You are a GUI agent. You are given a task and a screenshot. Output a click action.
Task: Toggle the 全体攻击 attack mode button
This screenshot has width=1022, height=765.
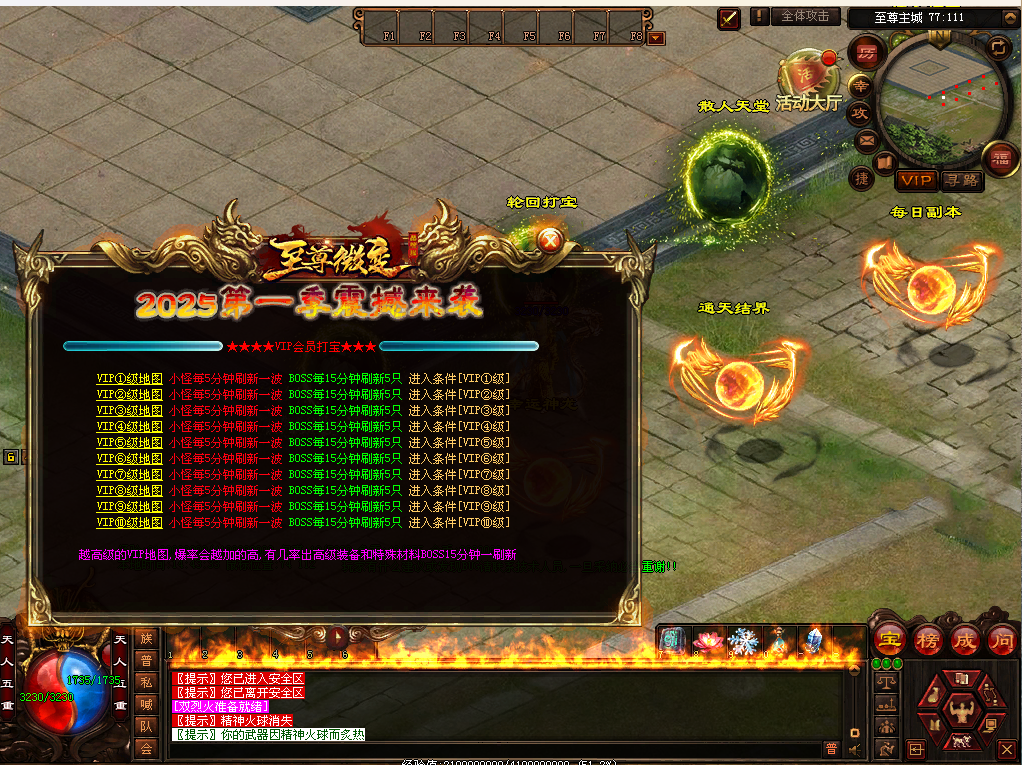(805, 17)
